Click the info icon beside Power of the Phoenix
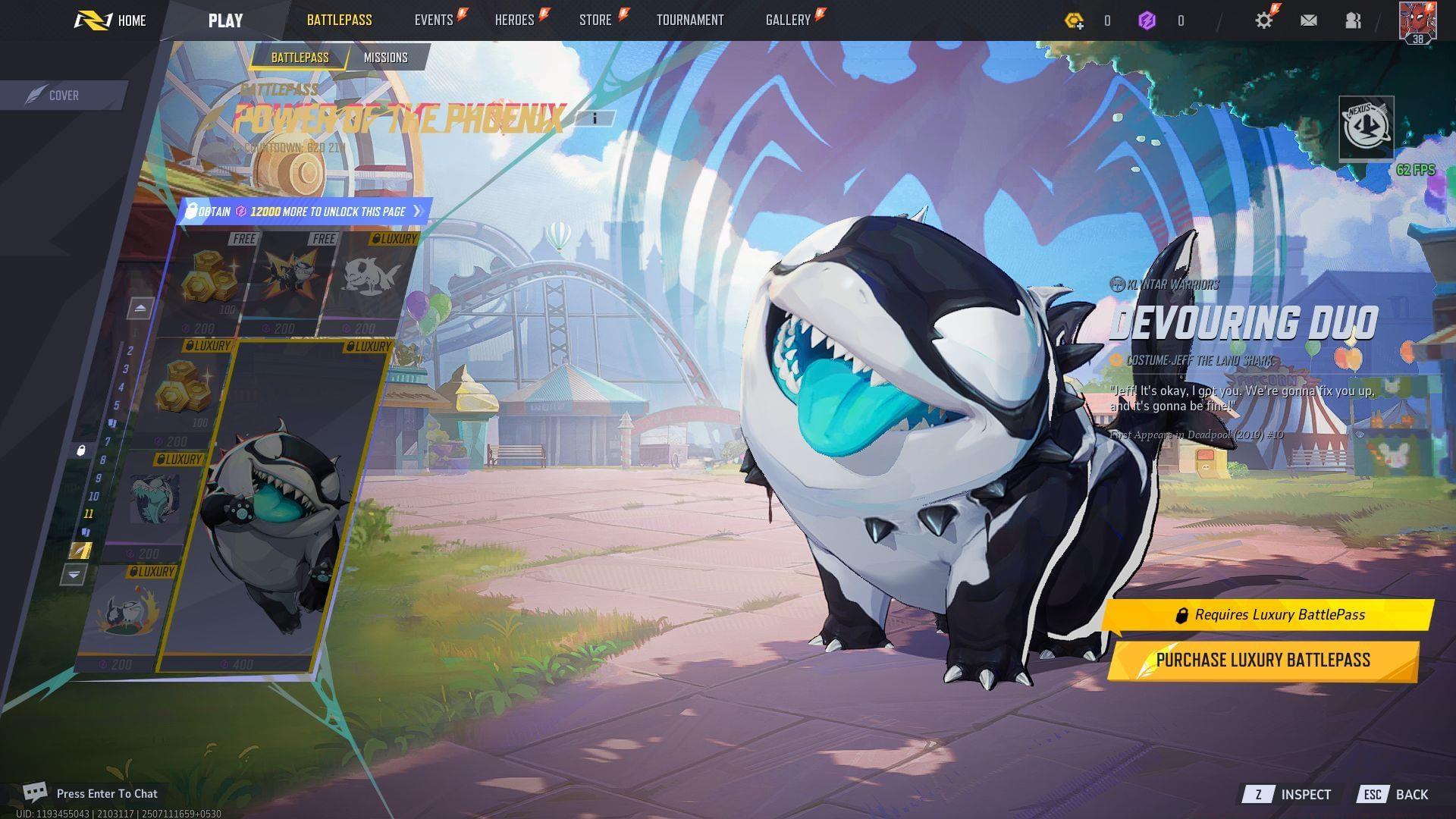This screenshot has height=819, width=1456. point(595,118)
